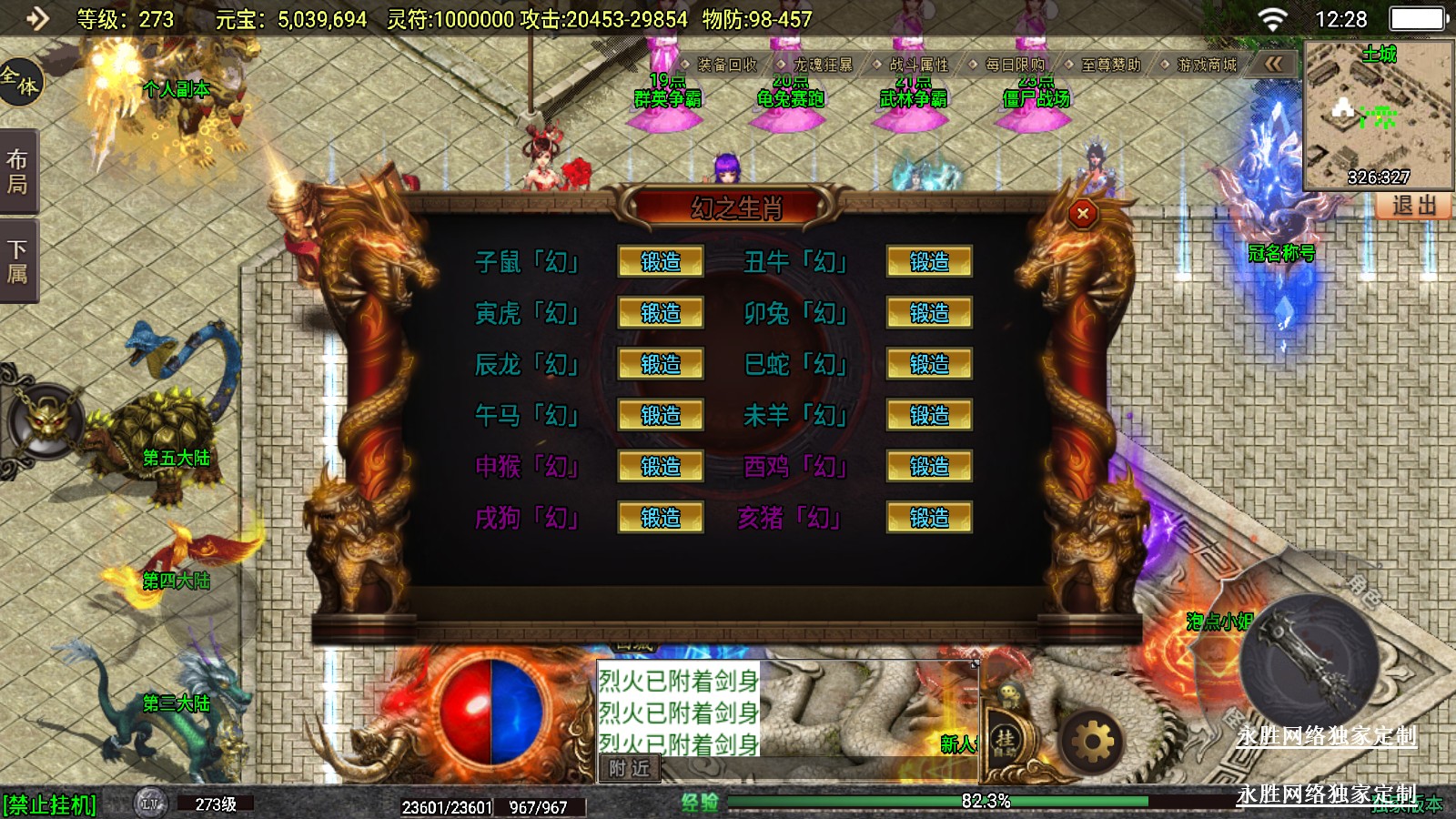This screenshot has width=1456, height=819.
Task: Toggle the 禁止挂机 auto-battle status
Action: (50, 805)
